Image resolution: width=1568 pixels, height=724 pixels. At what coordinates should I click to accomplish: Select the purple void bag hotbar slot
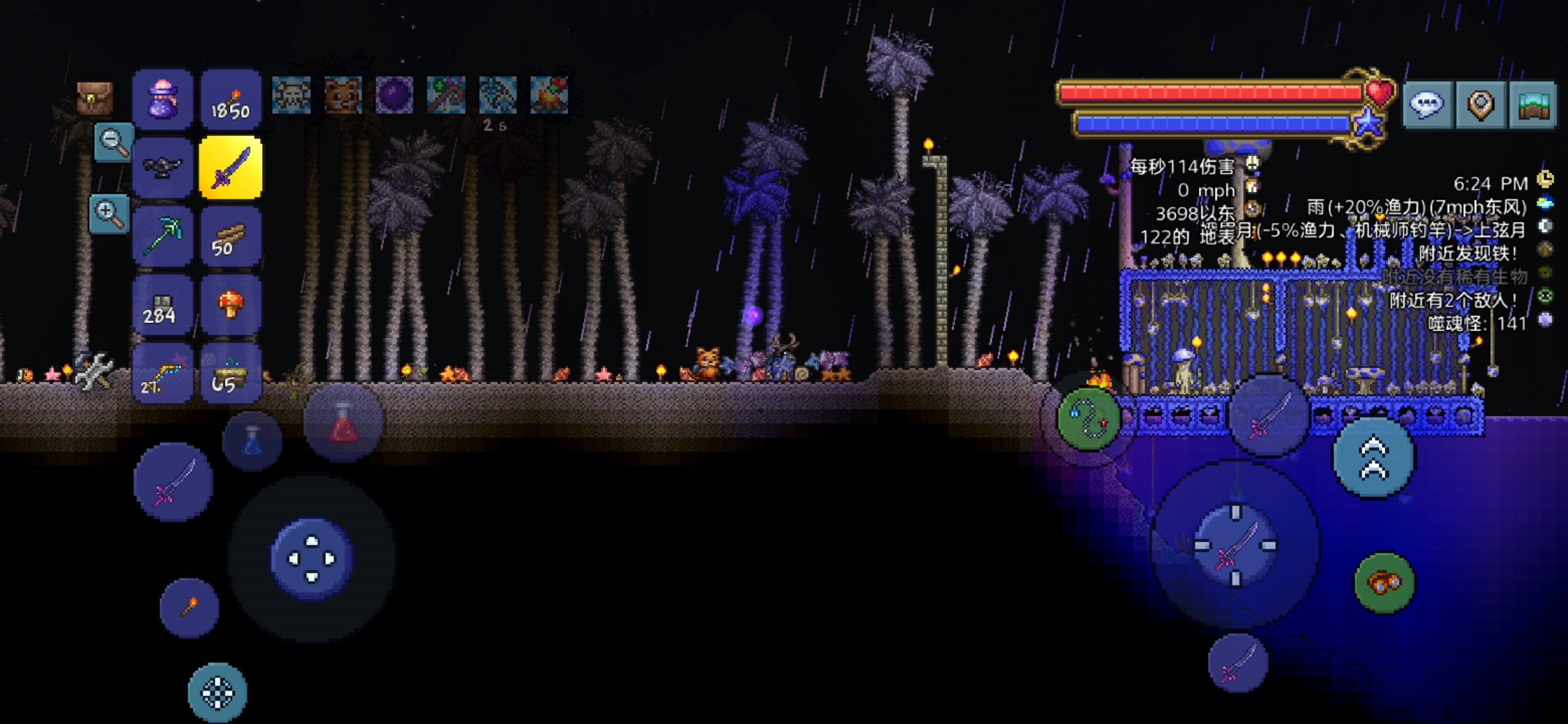tap(163, 99)
